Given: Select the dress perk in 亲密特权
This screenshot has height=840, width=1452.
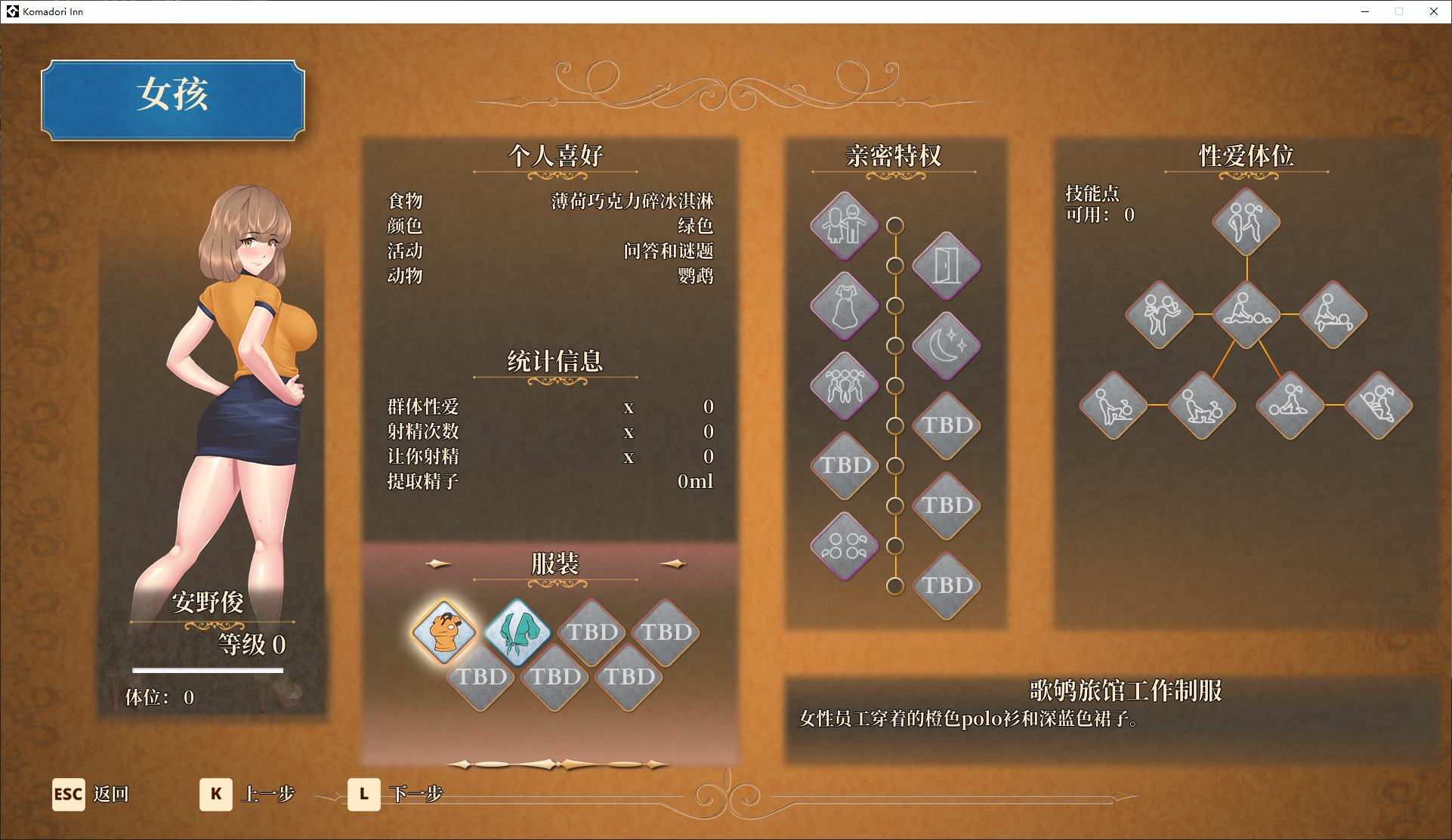Looking at the screenshot, I should coord(846,306).
